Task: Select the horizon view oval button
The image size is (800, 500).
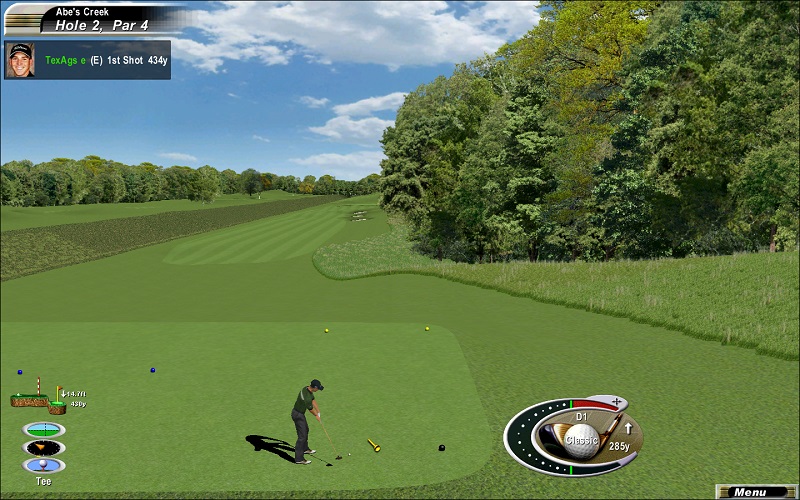Action: (44, 429)
